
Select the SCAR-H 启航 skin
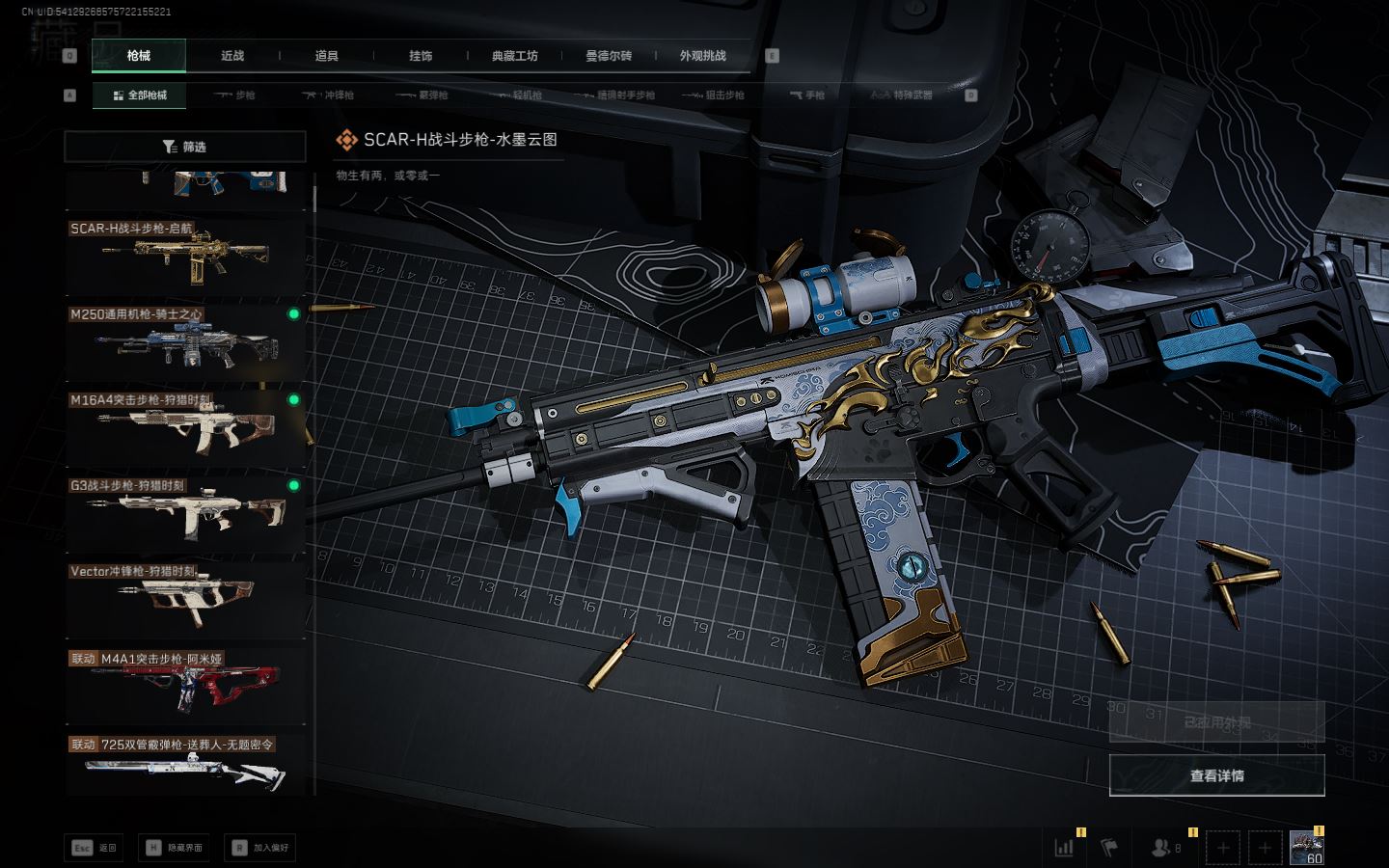click(x=185, y=257)
